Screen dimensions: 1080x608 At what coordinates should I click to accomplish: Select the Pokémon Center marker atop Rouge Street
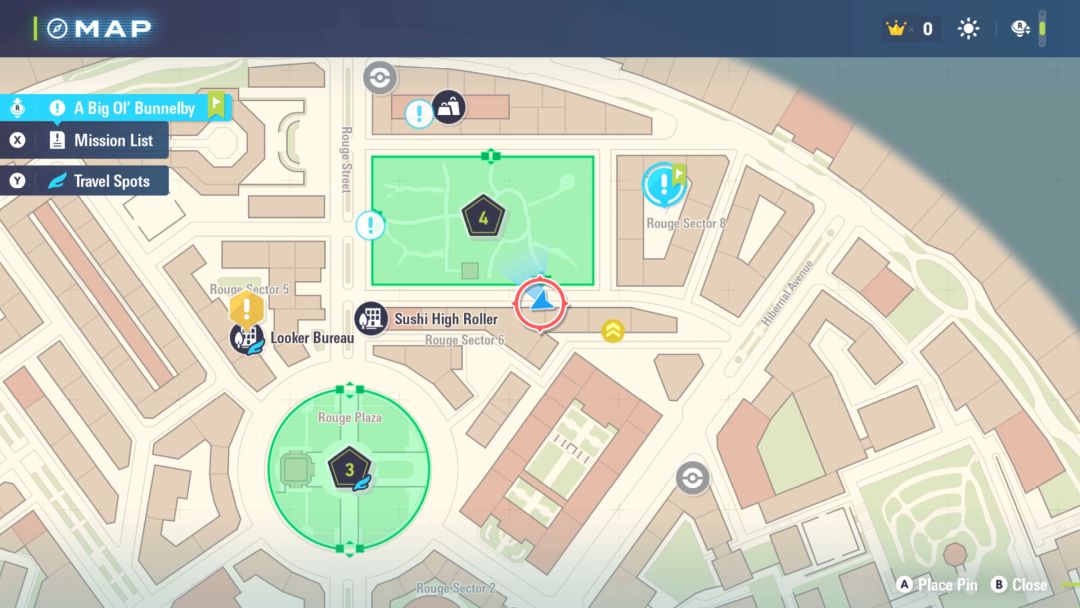click(x=380, y=77)
